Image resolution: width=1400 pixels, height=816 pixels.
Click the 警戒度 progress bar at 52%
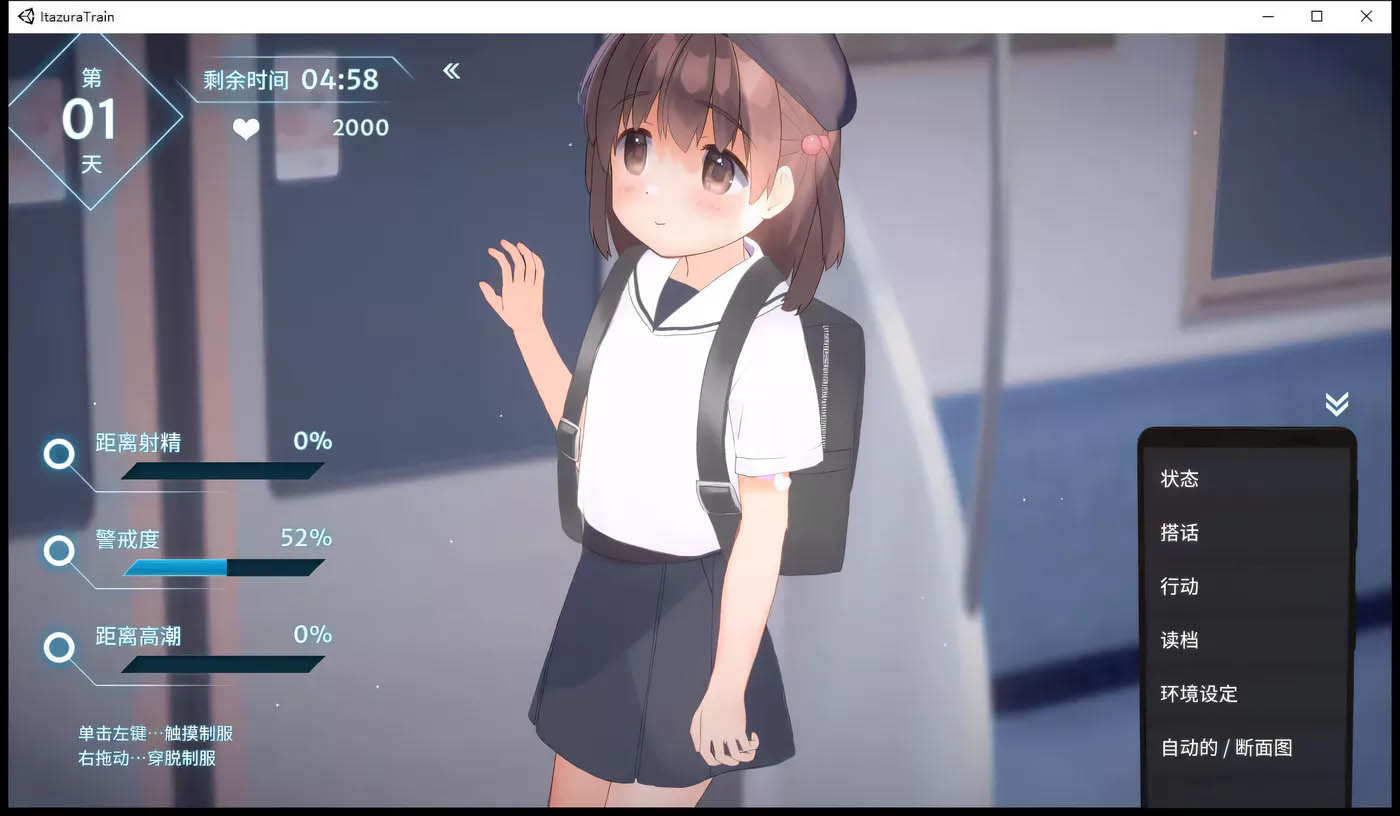tap(220, 567)
